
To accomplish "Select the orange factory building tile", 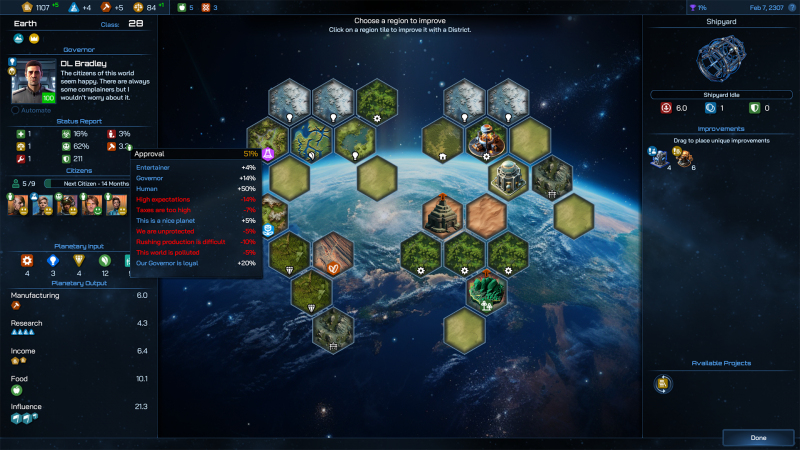I will click(487, 139).
